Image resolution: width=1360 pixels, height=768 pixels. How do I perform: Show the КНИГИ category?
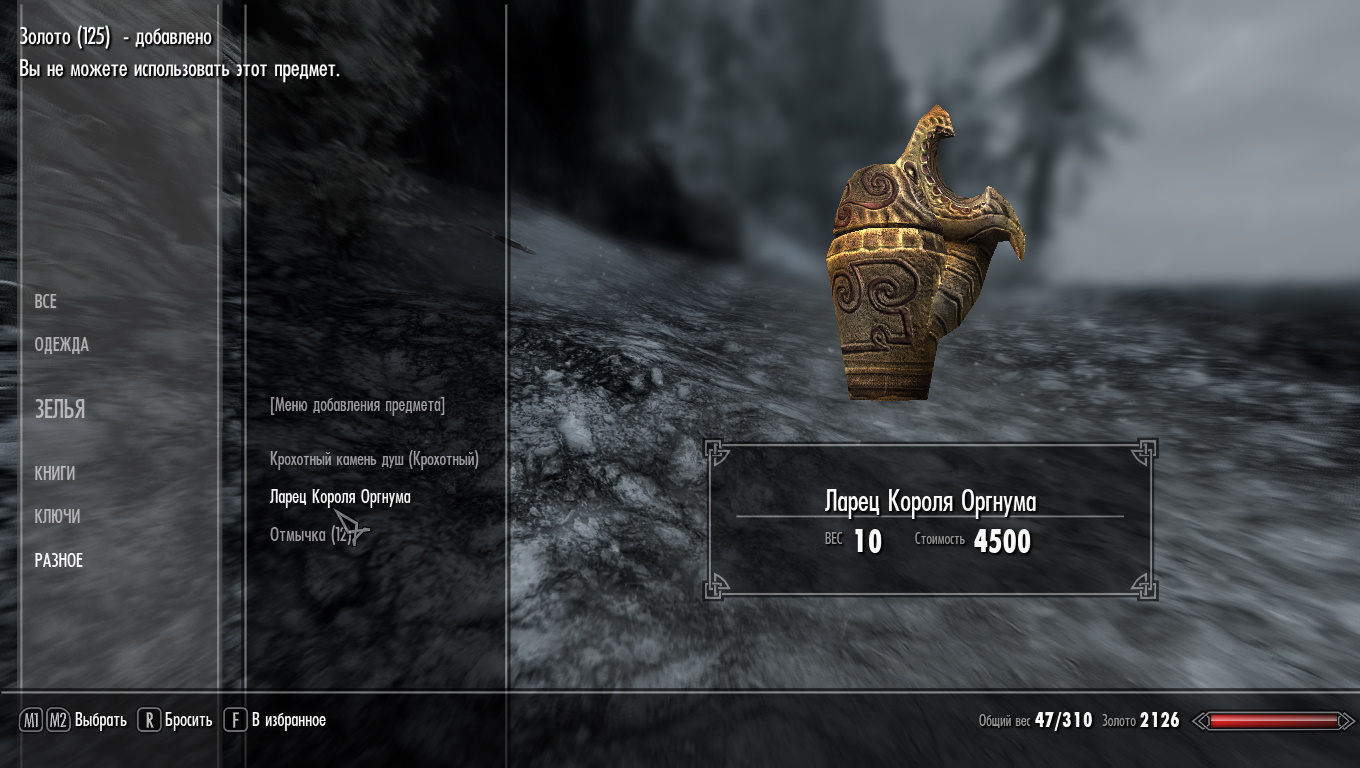coord(55,473)
